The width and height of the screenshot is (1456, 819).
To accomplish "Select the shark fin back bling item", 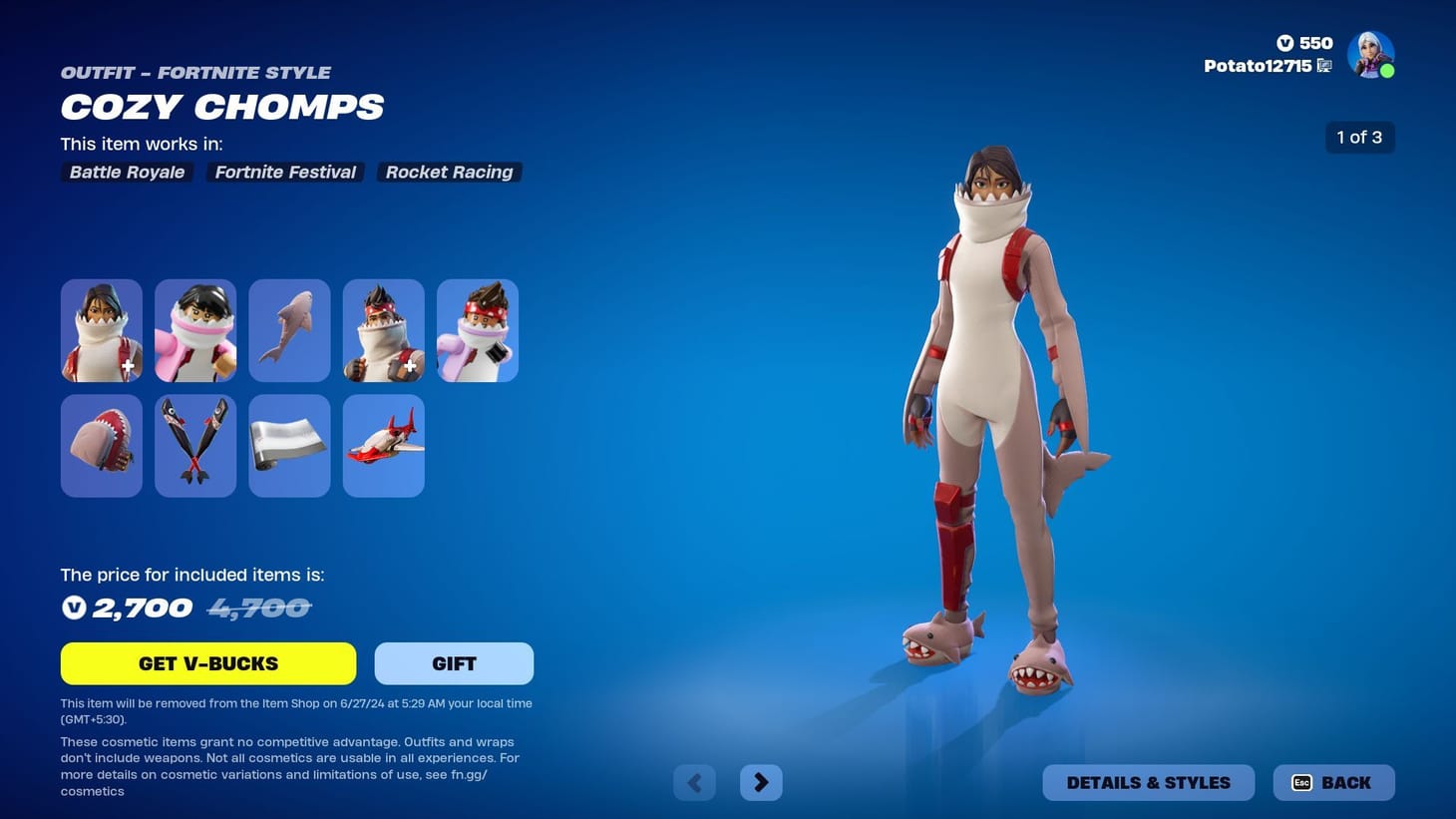I will pyautogui.click(x=289, y=329).
